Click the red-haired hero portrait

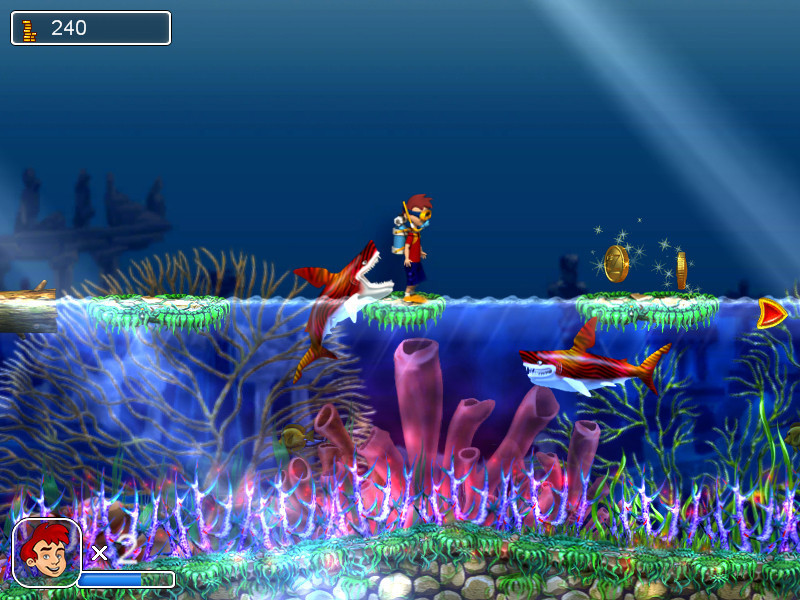click(46, 552)
